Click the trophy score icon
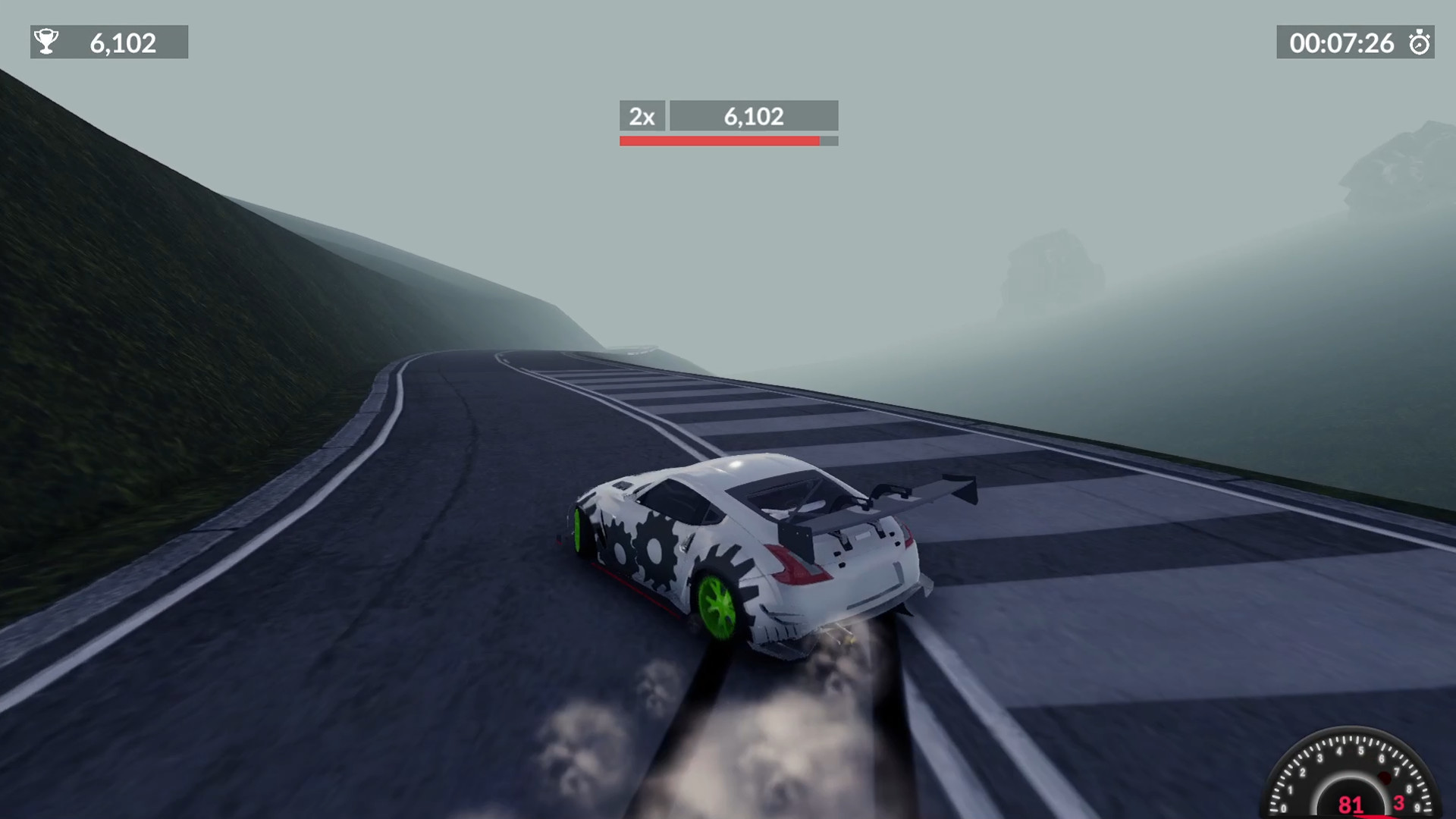 pyautogui.click(x=47, y=42)
